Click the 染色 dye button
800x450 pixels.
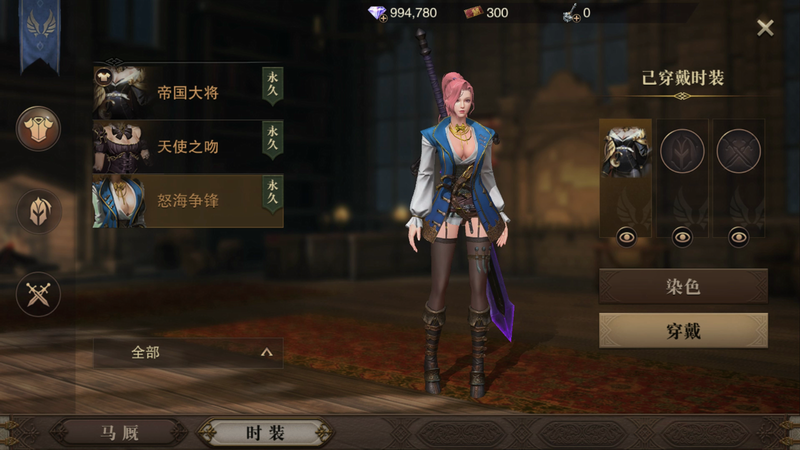[x=683, y=287]
